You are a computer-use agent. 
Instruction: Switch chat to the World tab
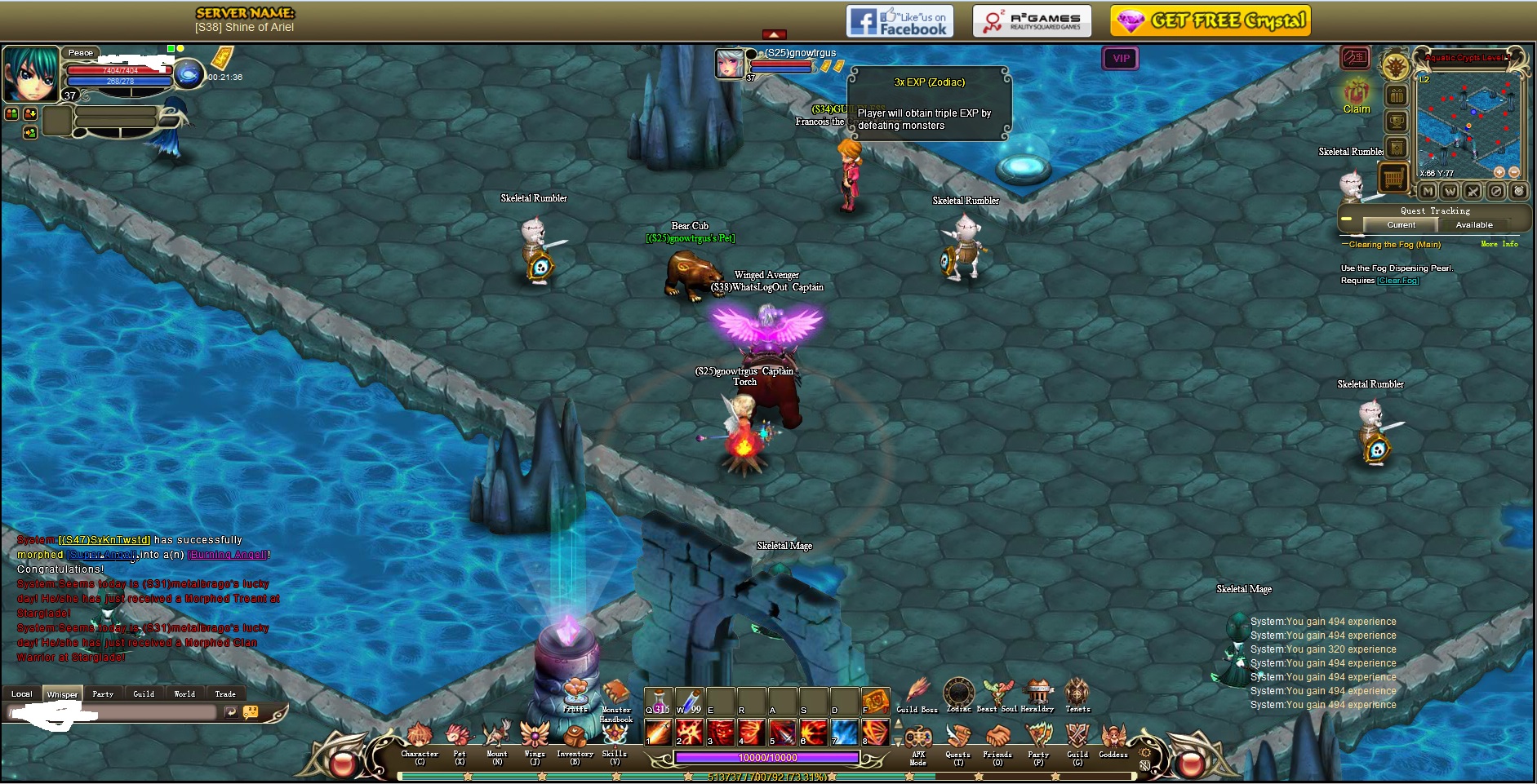coord(184,694)
